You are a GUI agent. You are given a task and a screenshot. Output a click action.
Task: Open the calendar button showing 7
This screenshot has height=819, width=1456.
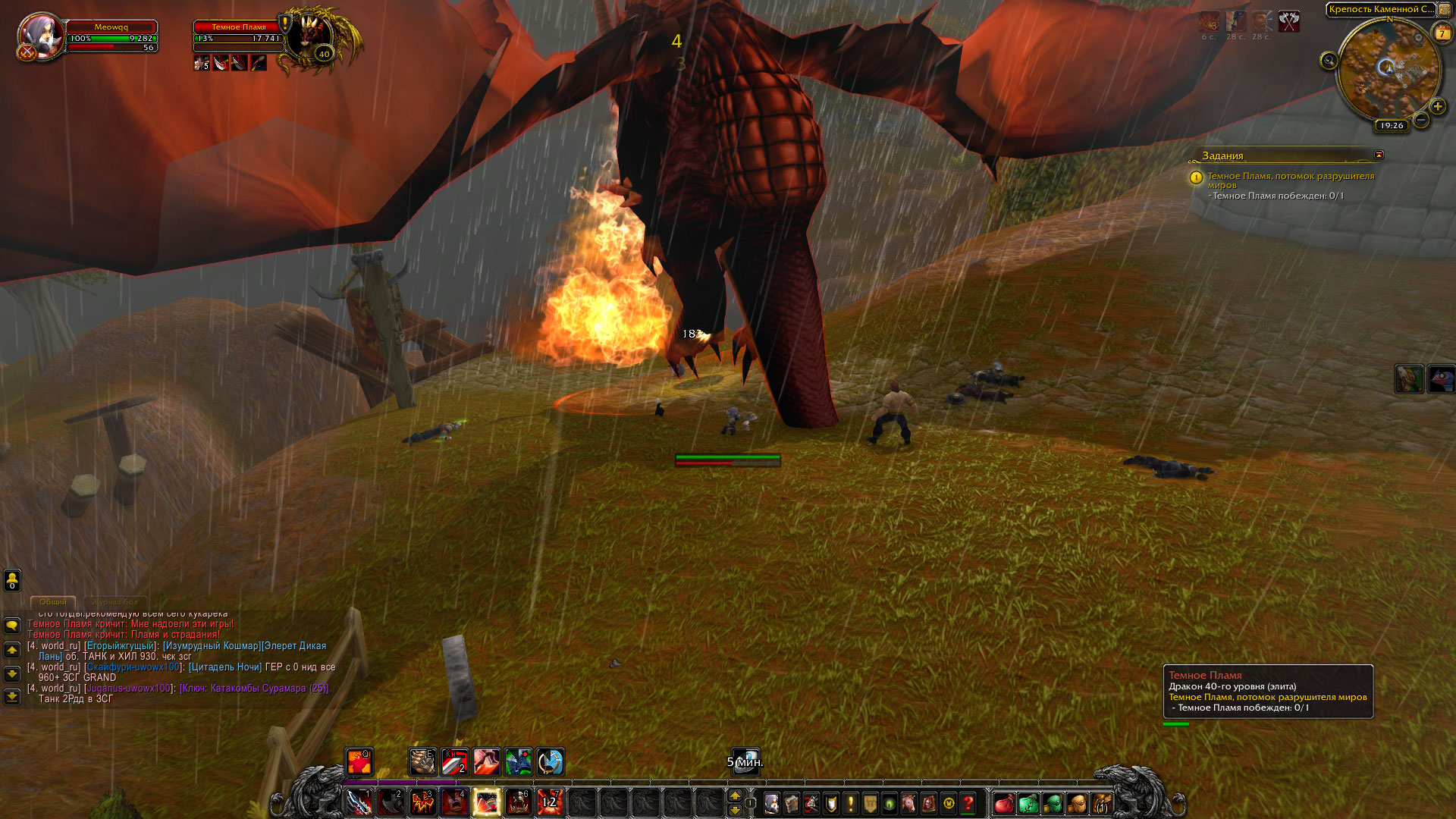click(1442, 33)
